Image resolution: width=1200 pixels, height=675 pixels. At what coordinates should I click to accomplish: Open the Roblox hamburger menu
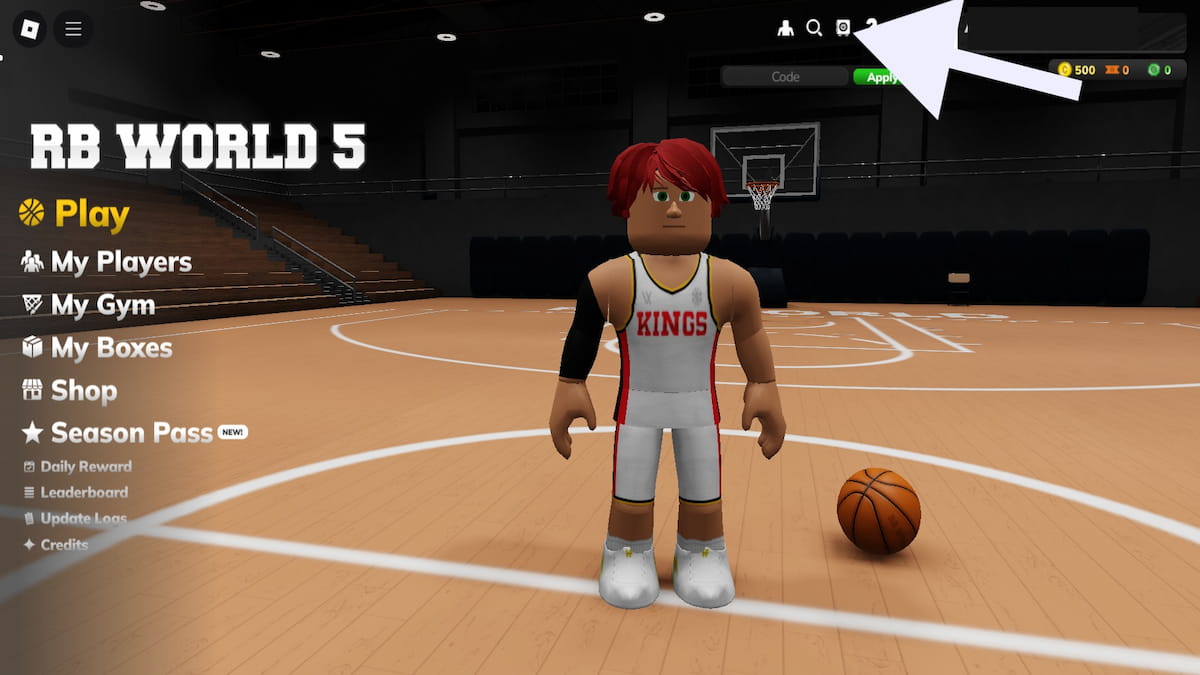(x=73, y=29)
